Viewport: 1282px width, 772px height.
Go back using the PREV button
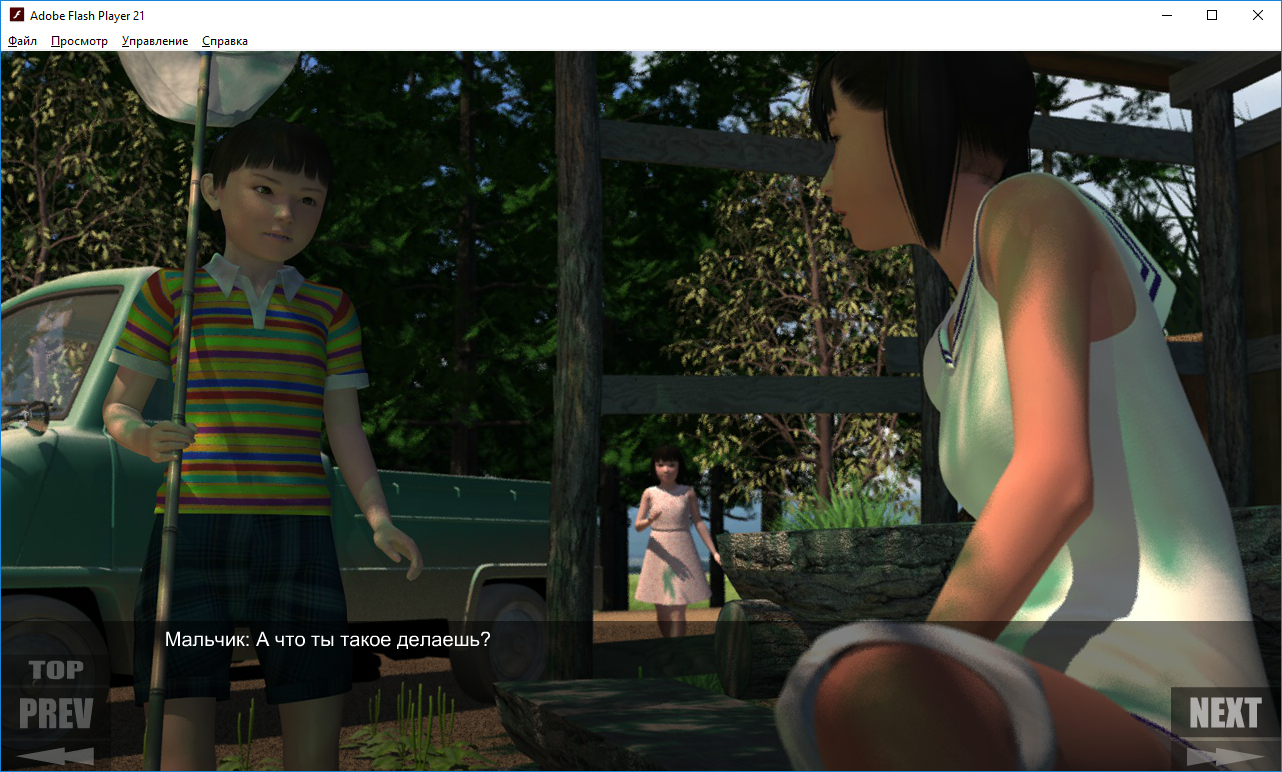pos(56,714)
